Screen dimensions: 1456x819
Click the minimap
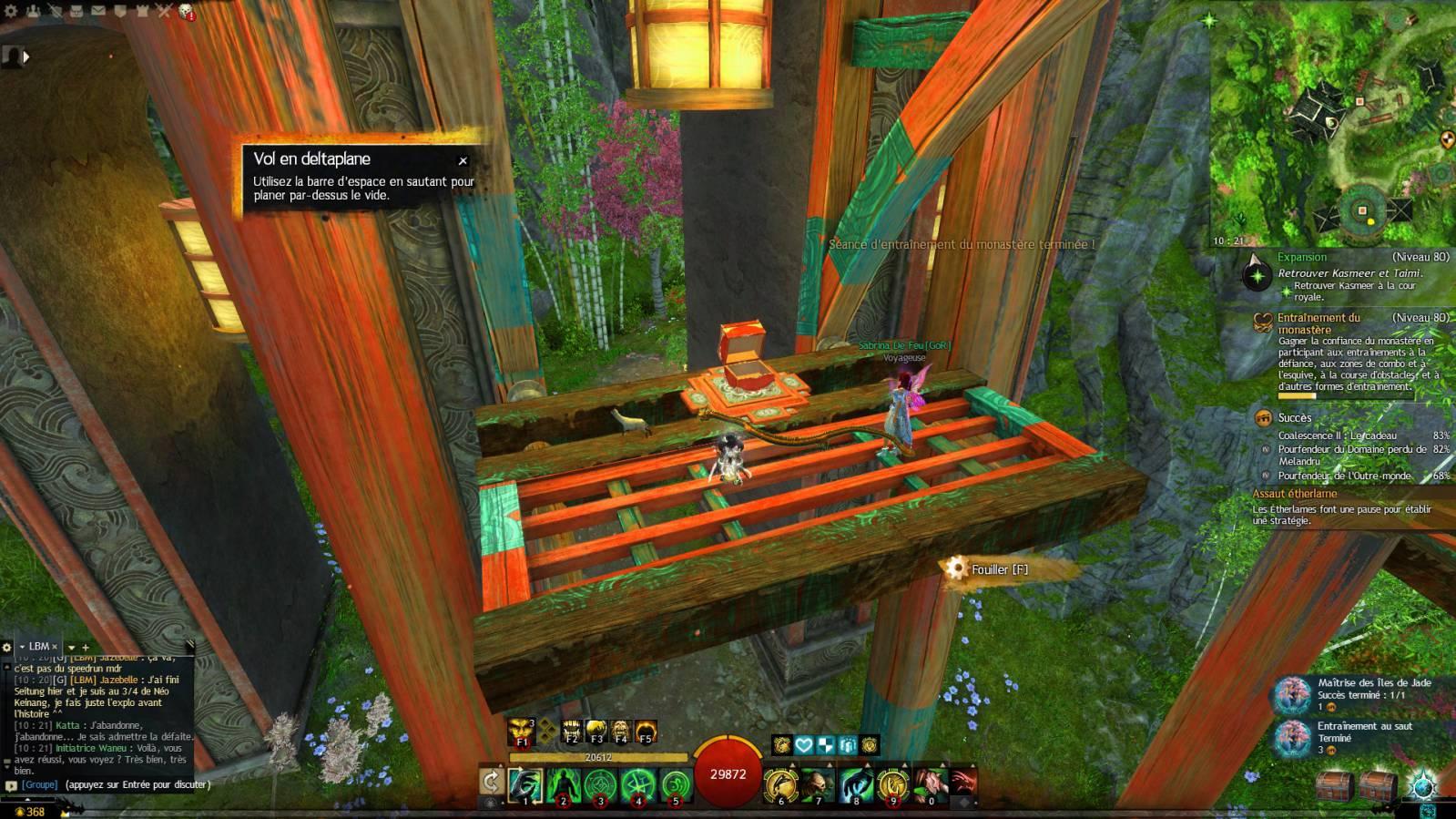pos(1331,128)
